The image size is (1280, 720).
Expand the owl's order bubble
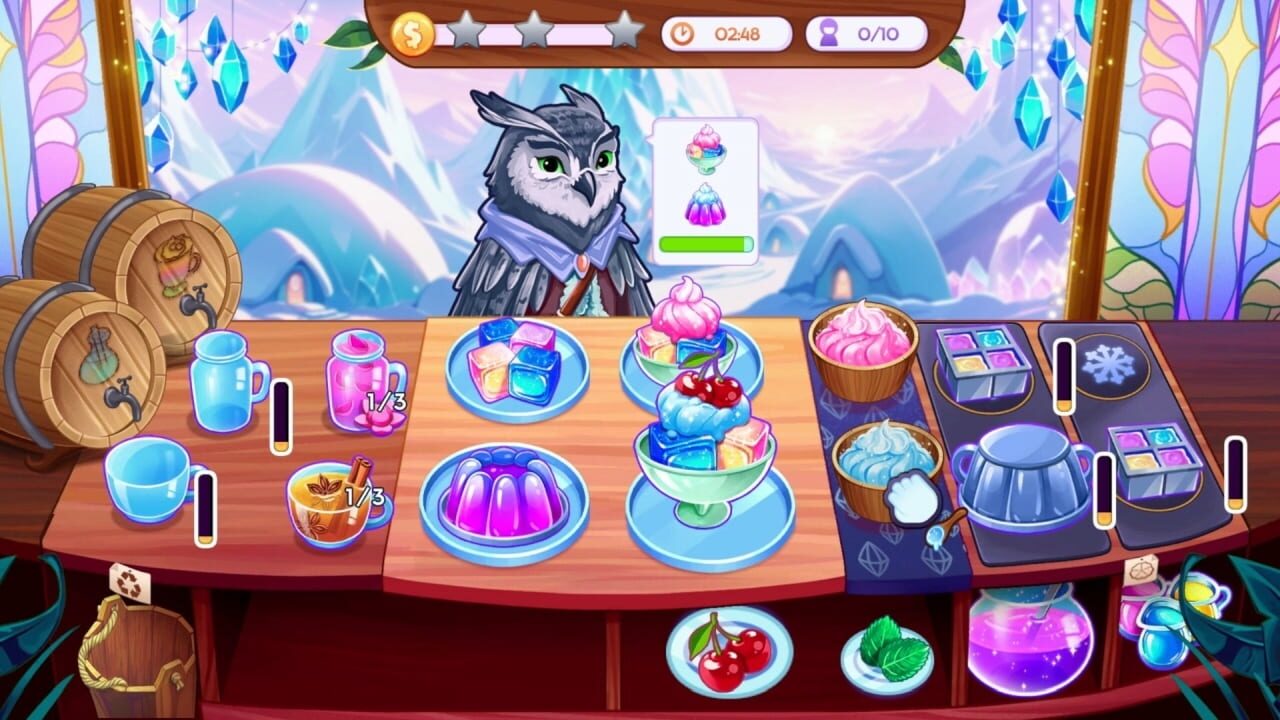pos(707,190)
